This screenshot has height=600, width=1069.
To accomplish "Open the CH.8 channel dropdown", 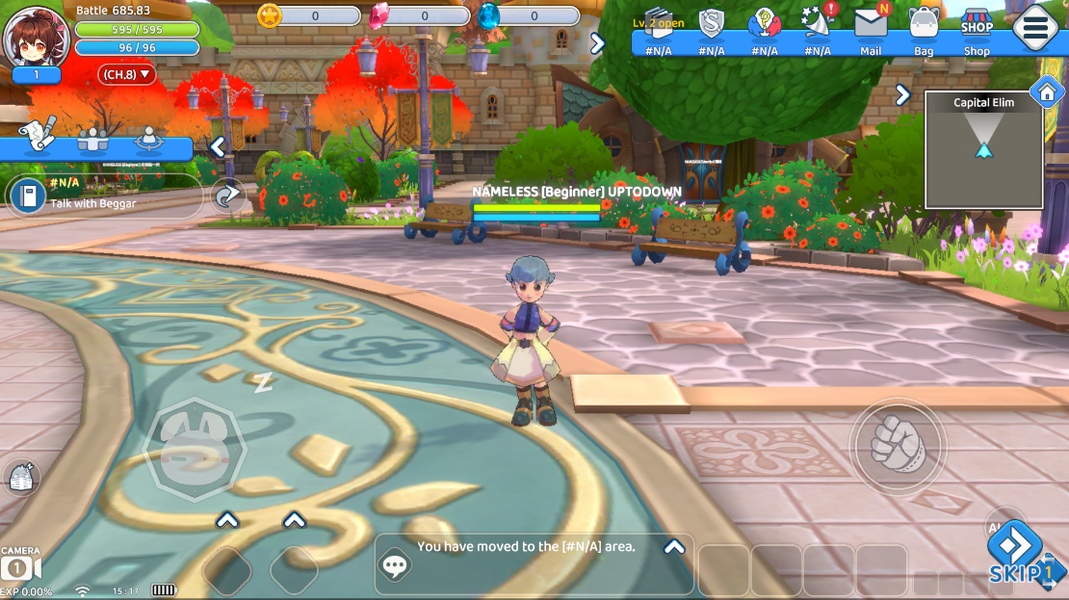I will click(x=127, y=74).
